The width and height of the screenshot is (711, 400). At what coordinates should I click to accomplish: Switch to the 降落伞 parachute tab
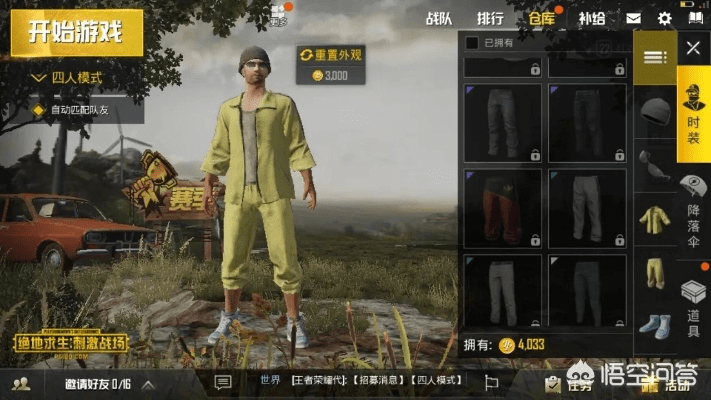[x=693, y=208]
